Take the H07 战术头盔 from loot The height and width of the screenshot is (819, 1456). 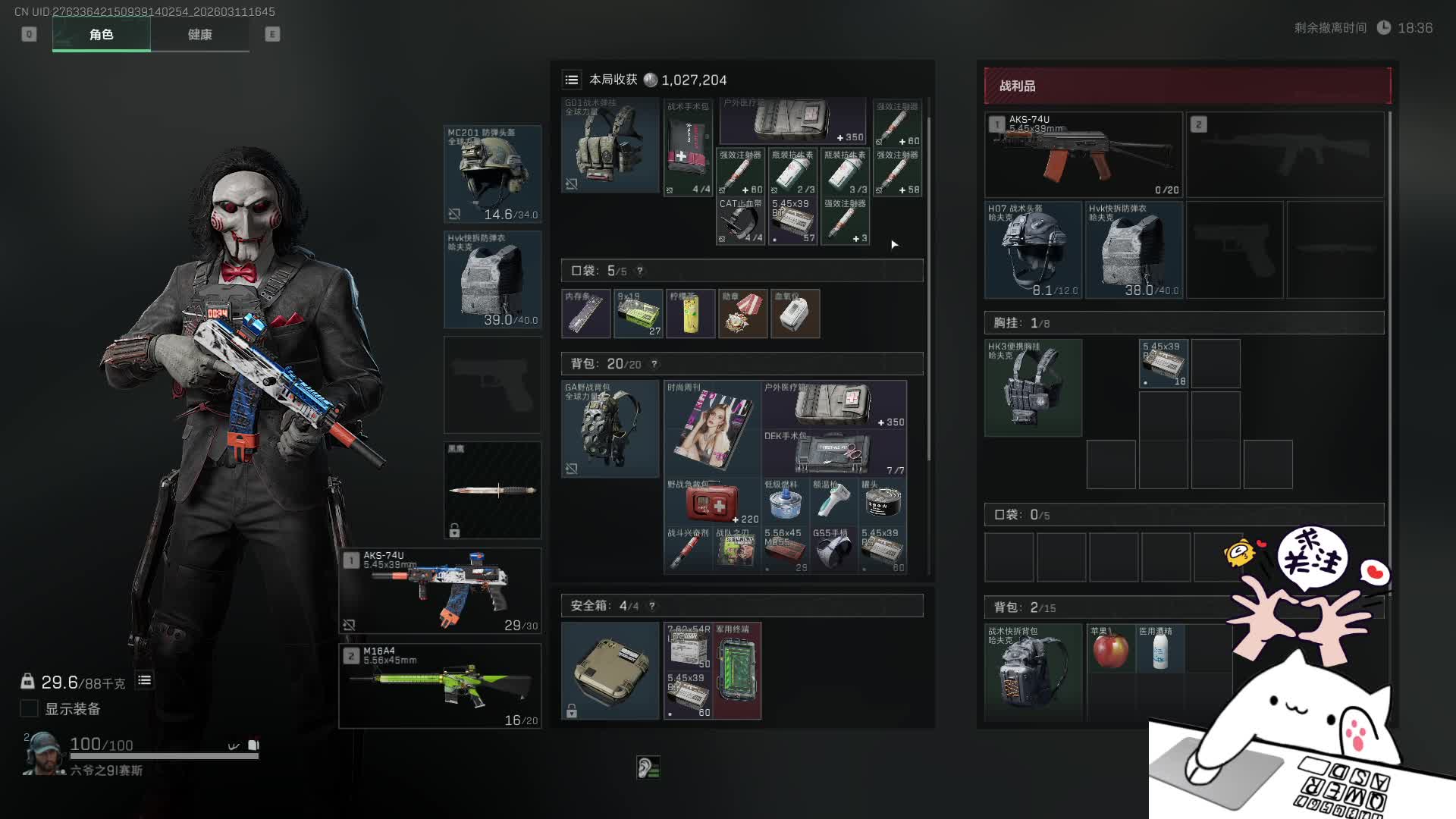[x=1033, y=249]
